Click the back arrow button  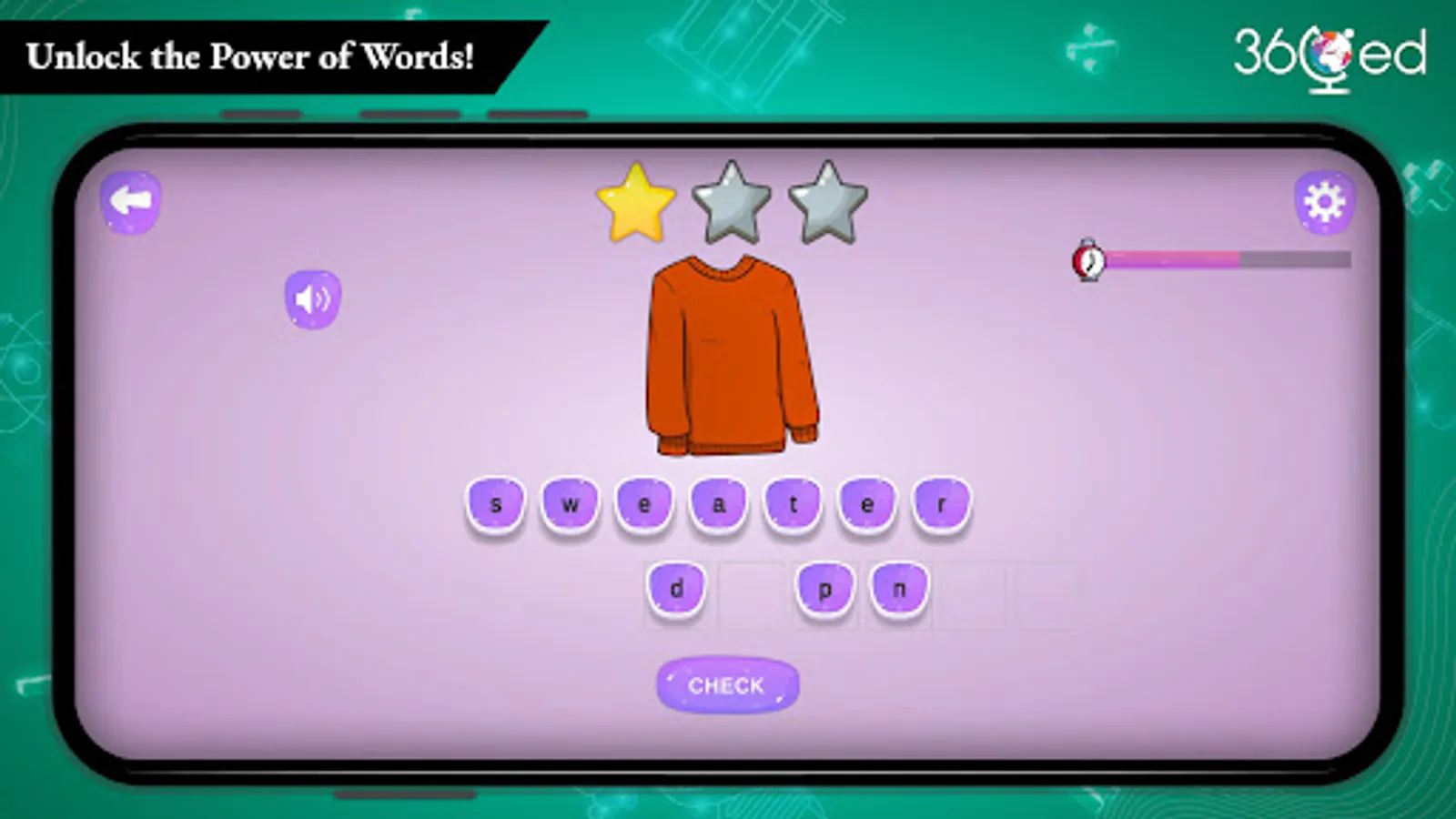tap(129, 202)
